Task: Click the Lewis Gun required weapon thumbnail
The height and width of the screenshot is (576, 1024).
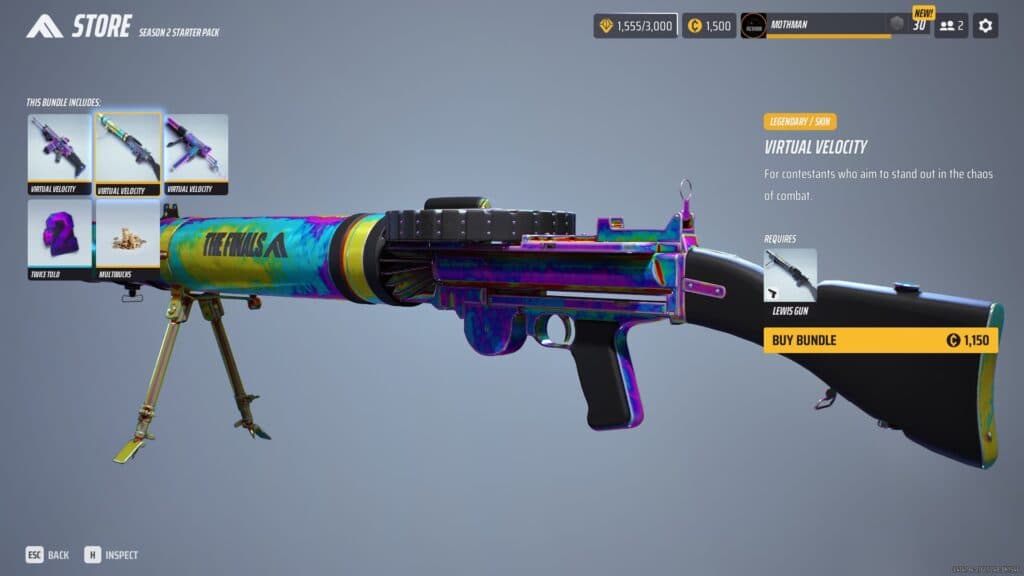Action: coord(790,275)
